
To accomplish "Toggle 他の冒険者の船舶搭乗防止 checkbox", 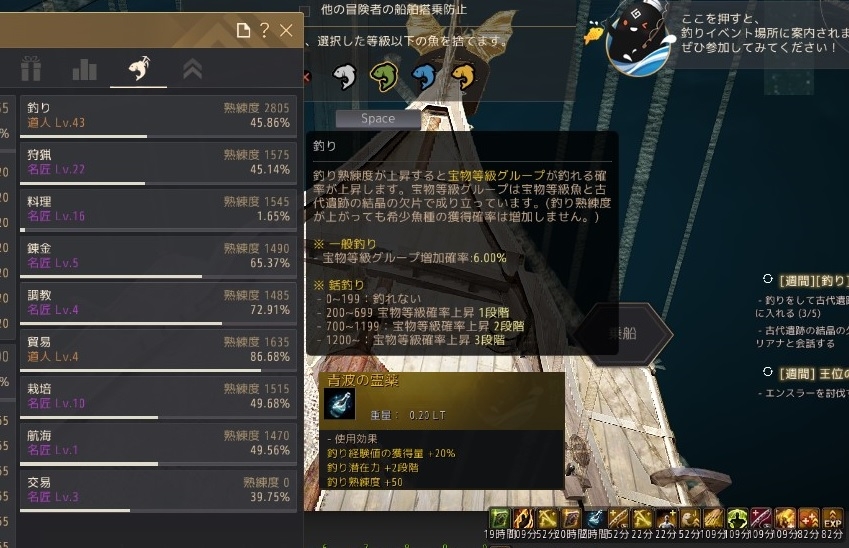I will pos(305,10).
